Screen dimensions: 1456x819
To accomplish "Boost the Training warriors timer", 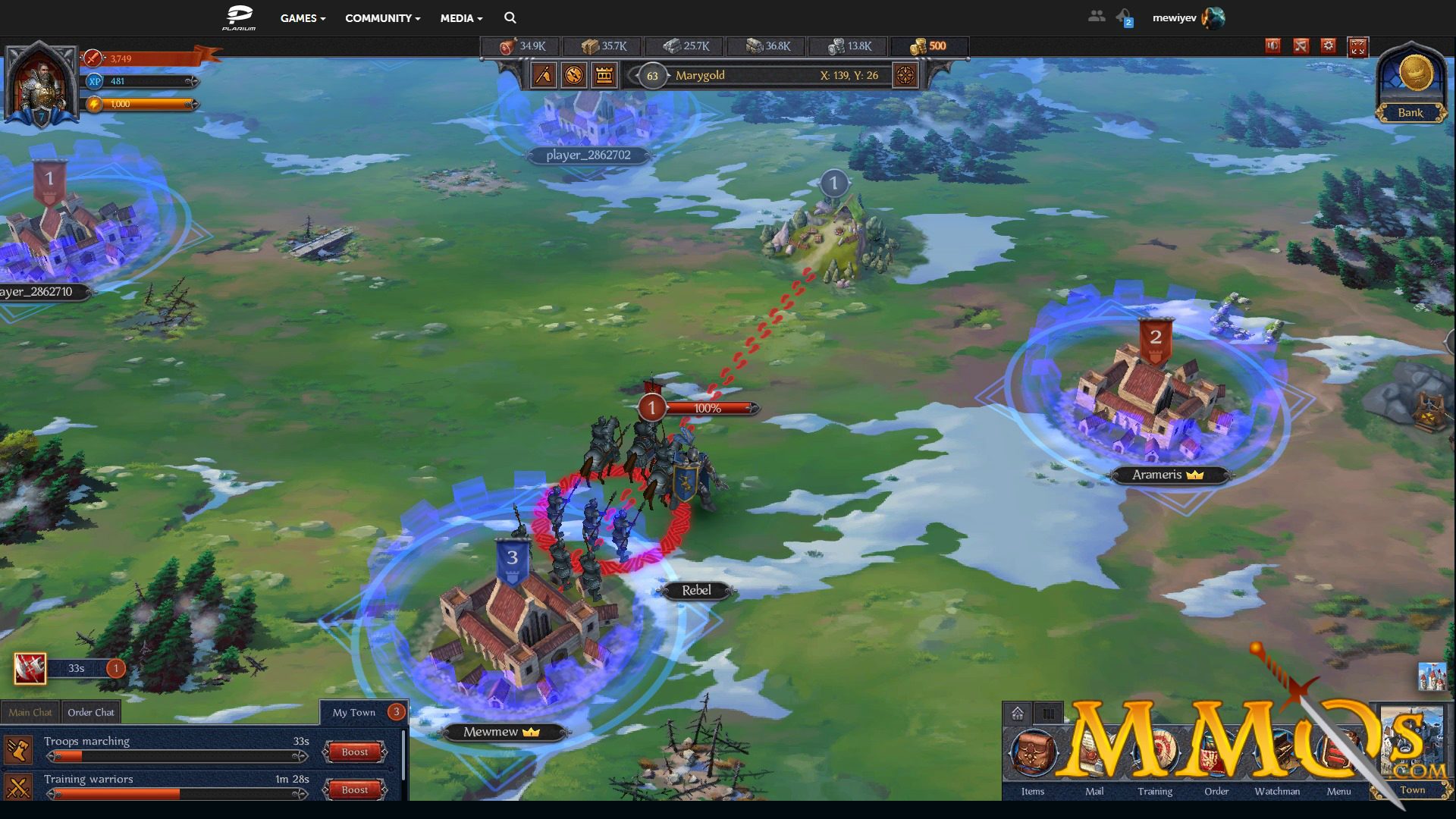I will (x=354, y=789).
